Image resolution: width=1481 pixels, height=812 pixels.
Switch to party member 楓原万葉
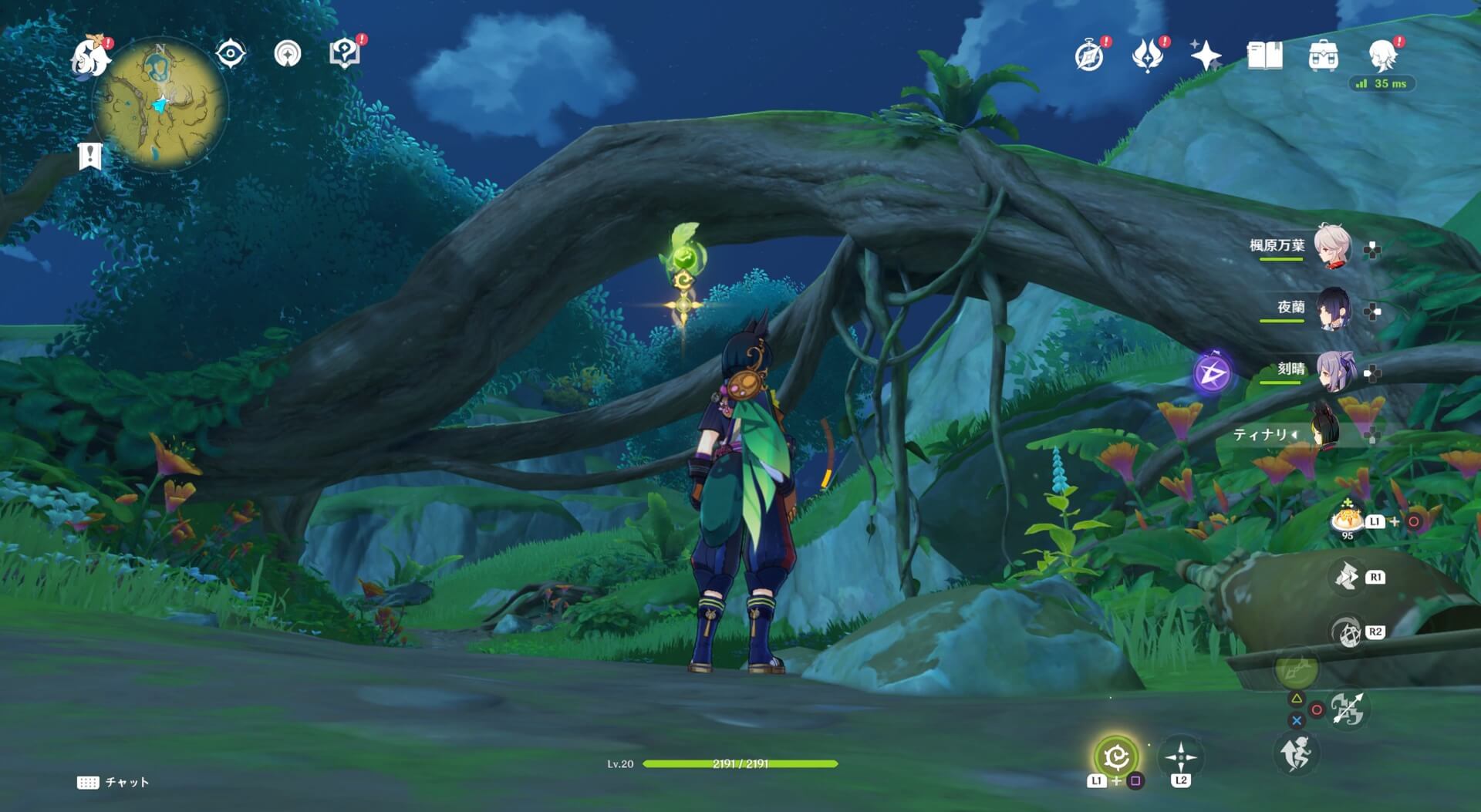pos(1332,246)
